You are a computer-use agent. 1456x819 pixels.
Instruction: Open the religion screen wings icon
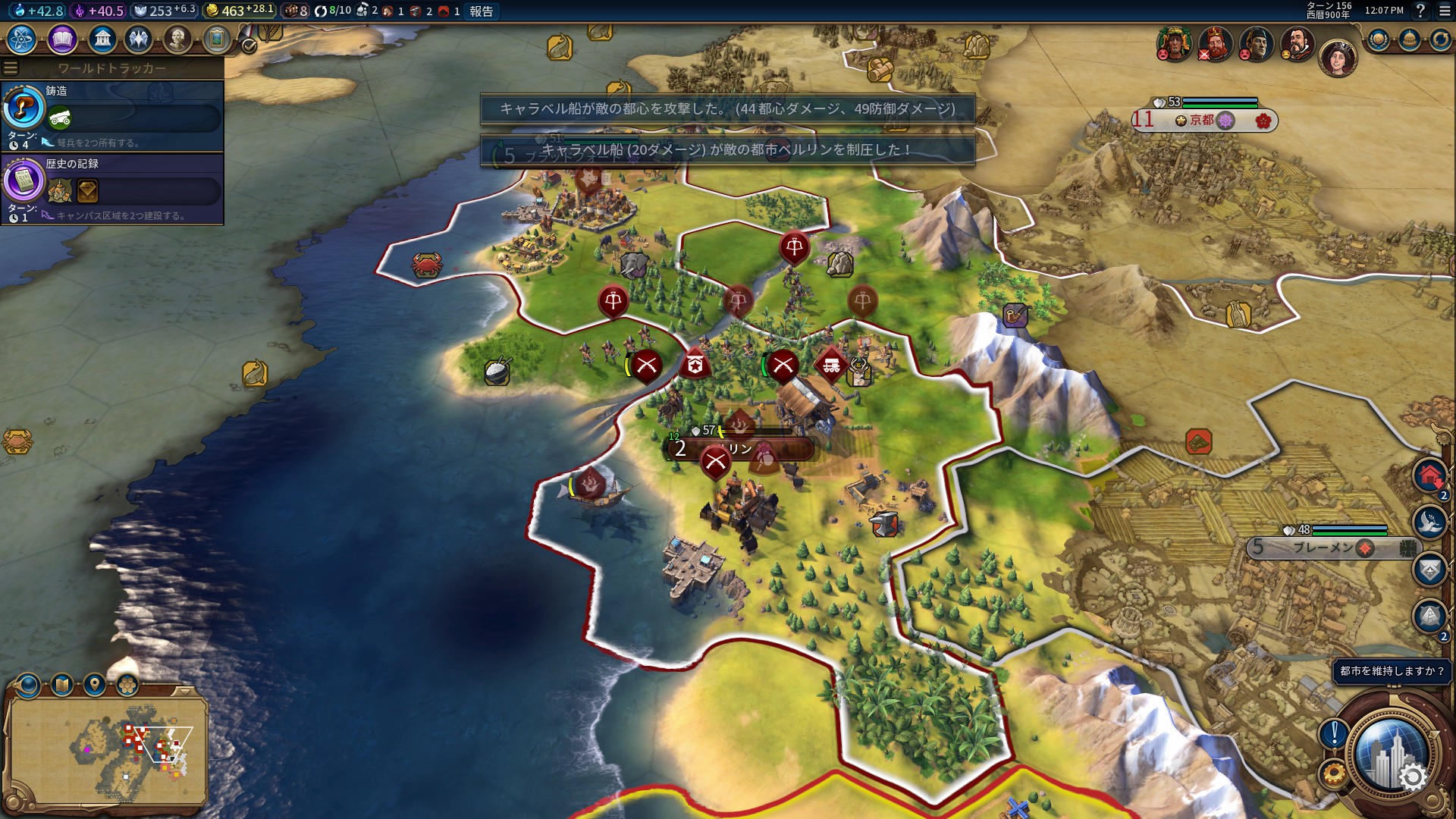pos(139,39)
